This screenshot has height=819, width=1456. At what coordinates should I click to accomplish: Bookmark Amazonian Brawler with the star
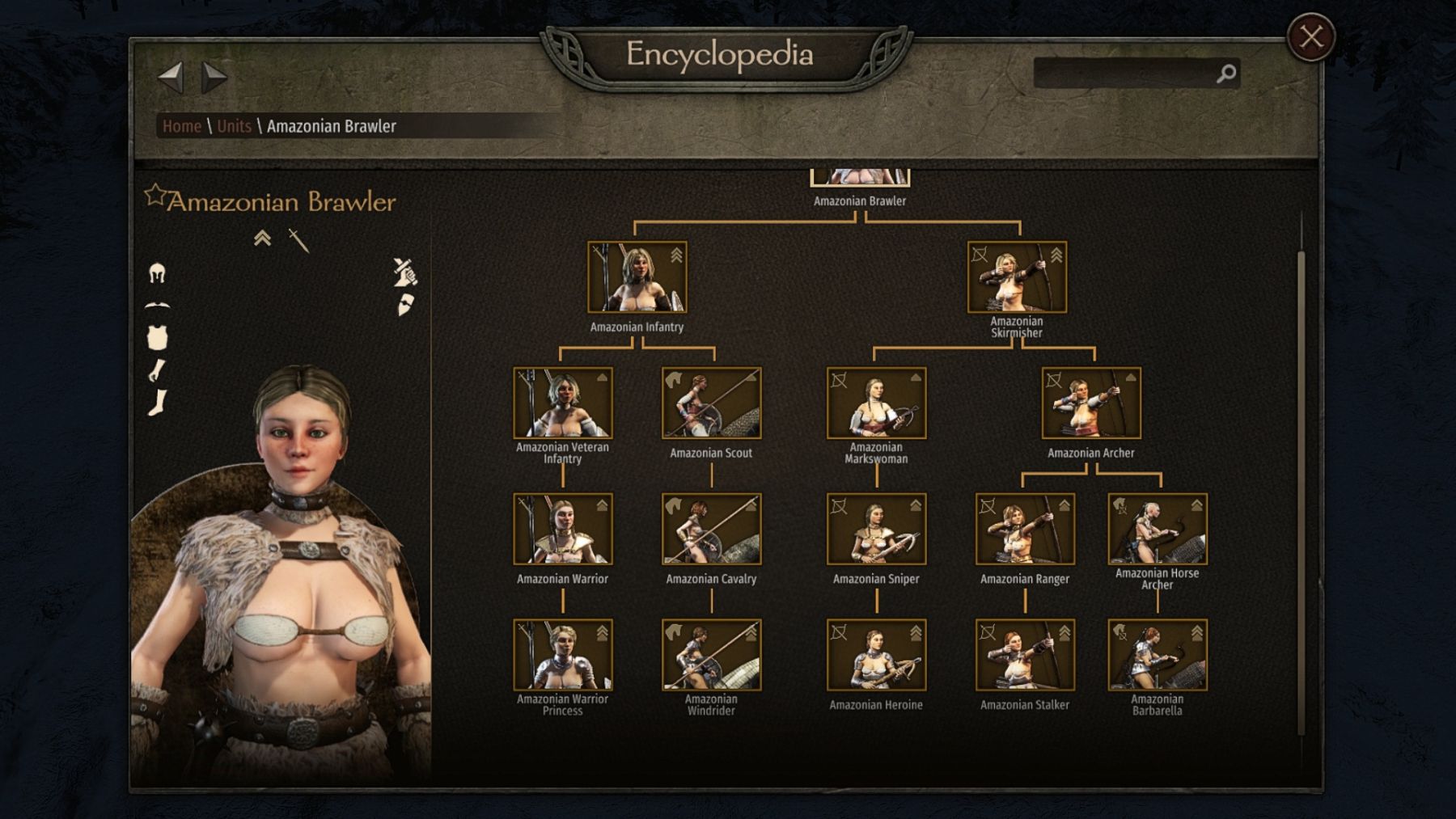tap(154, 196)
